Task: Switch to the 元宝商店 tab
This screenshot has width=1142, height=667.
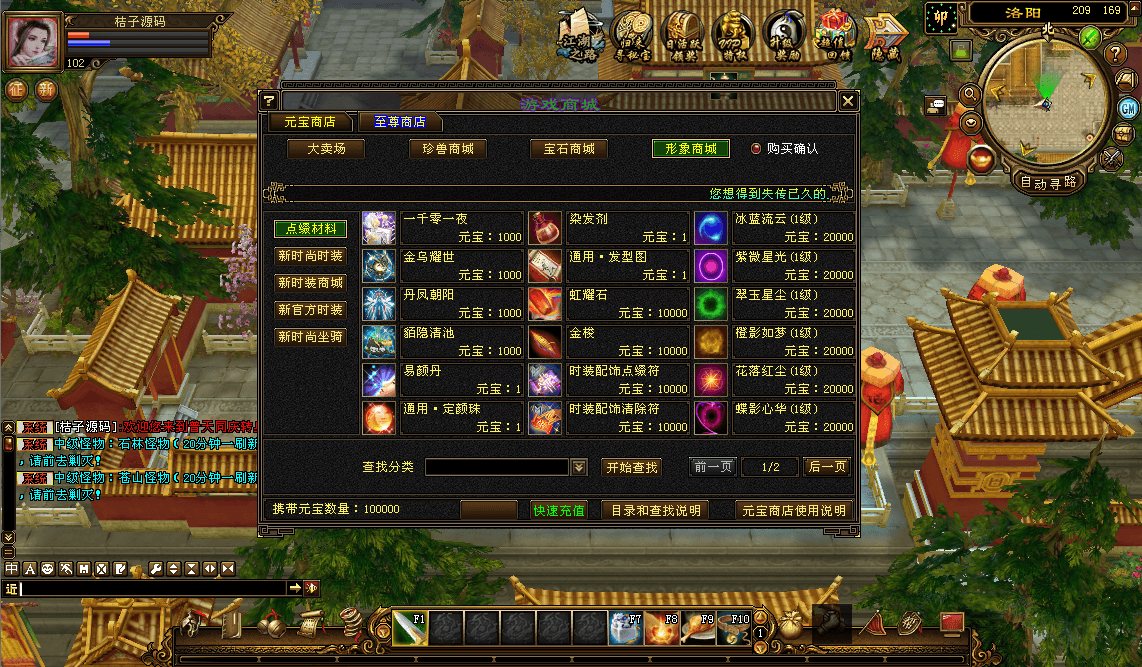Action: tap(310, 122)
